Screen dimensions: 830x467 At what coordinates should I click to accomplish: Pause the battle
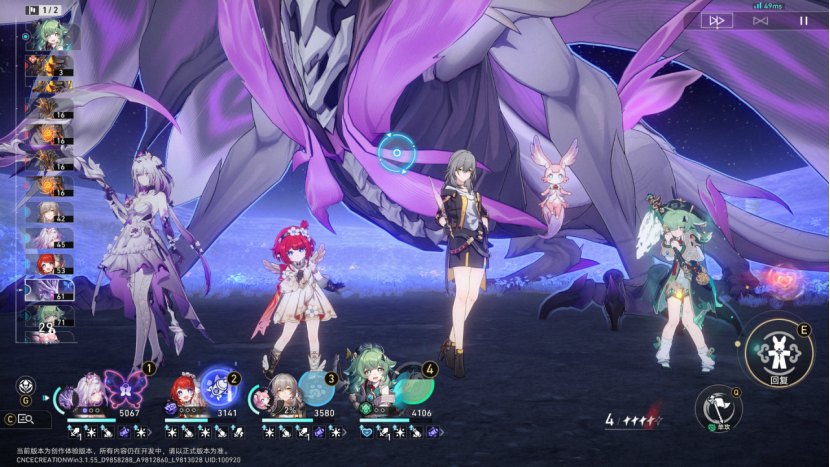tap(803, 20)
